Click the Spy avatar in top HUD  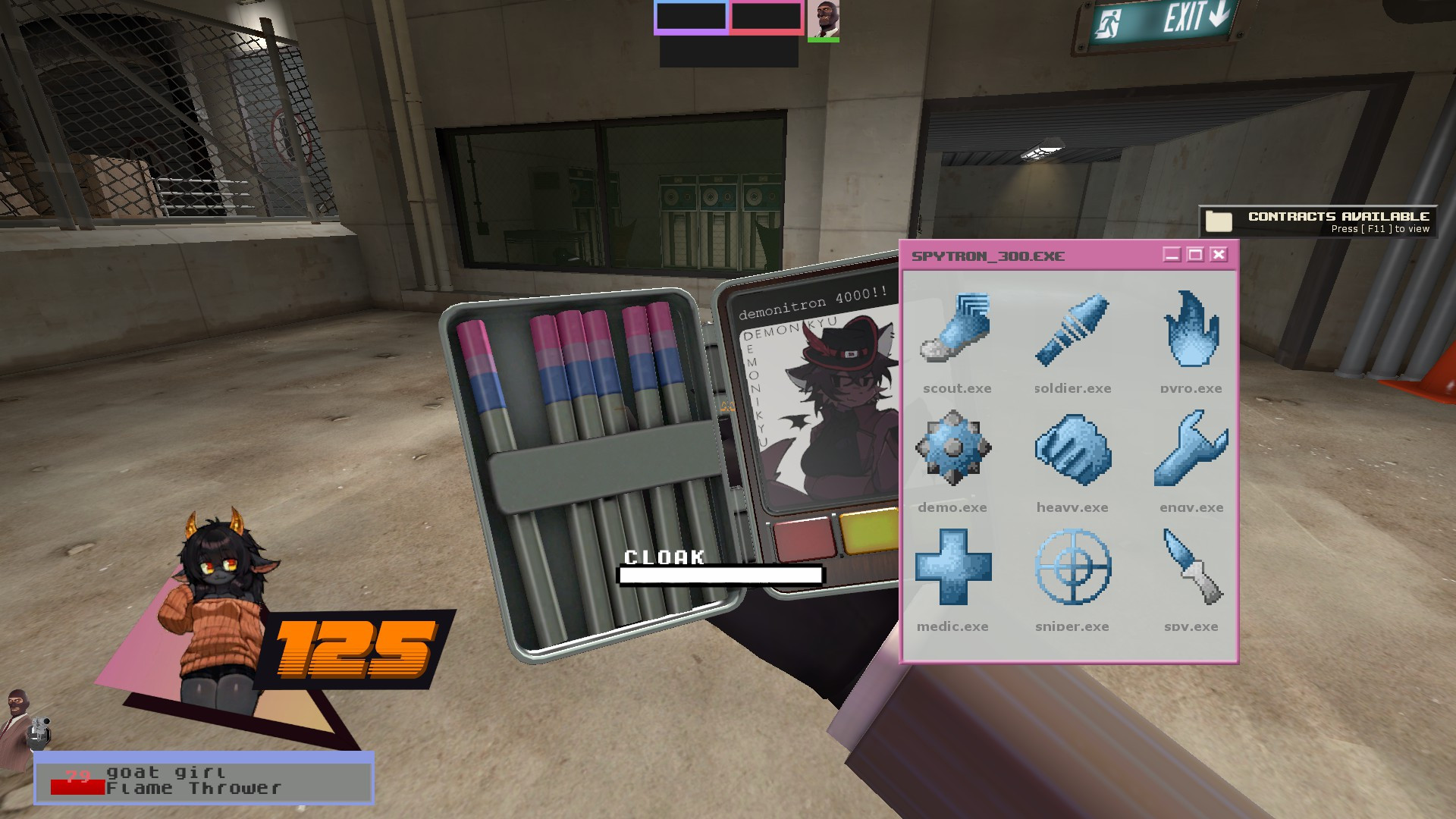[824, 20]
